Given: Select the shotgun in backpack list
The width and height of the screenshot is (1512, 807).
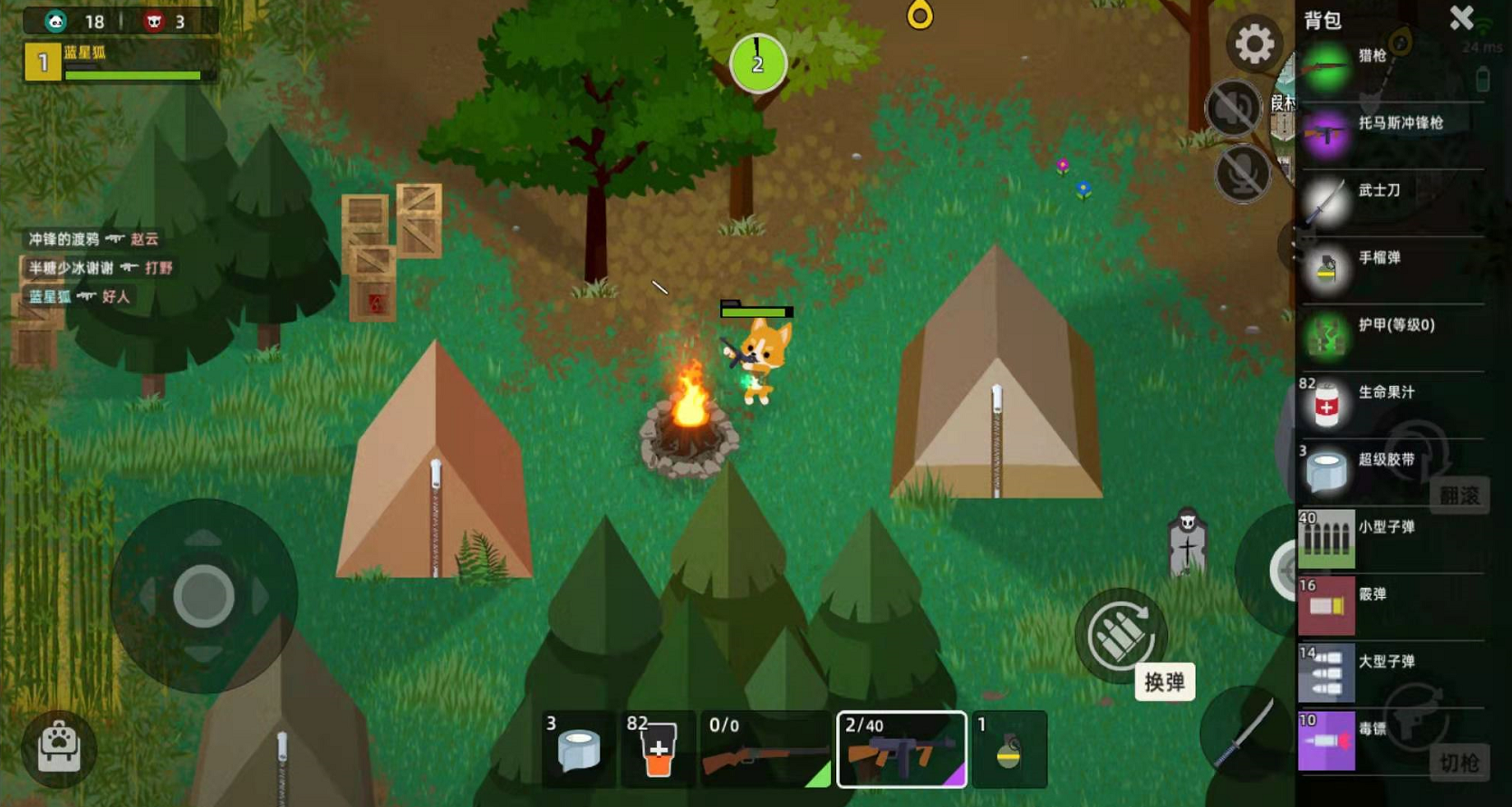Looking at the screenshot, I should (1391, 68).
